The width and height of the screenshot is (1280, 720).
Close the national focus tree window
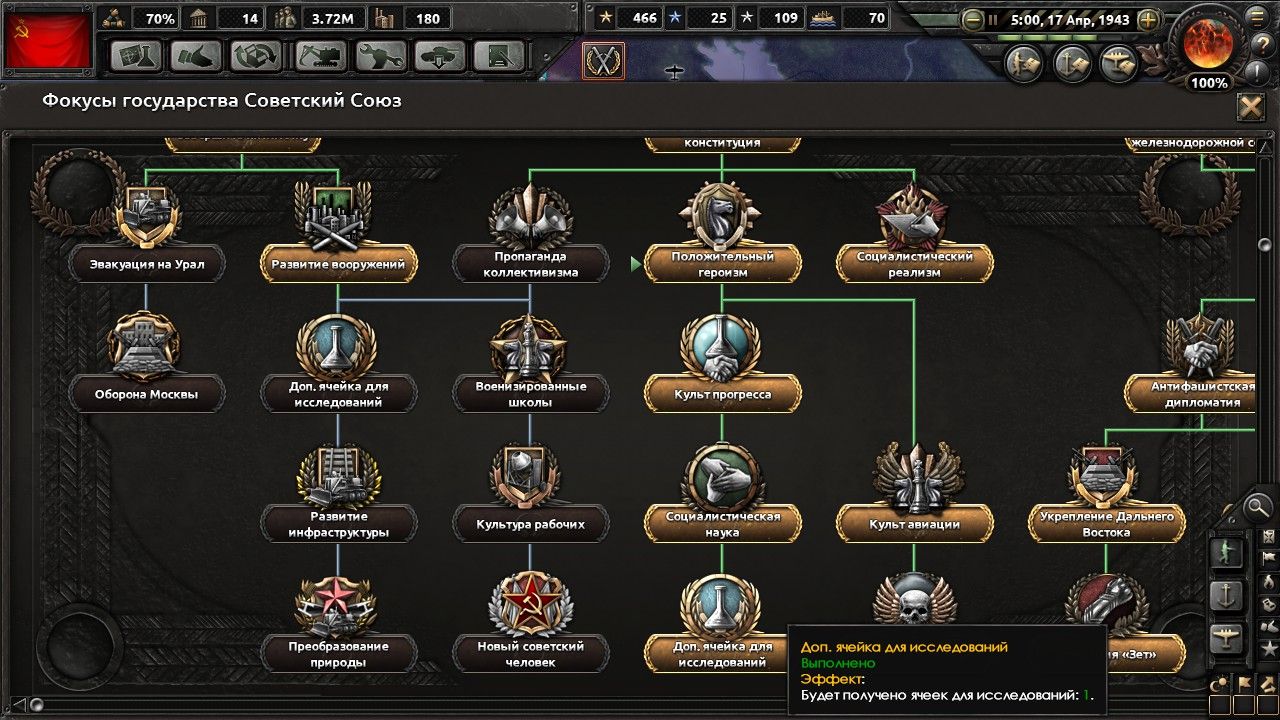[x=1250, y=107]
